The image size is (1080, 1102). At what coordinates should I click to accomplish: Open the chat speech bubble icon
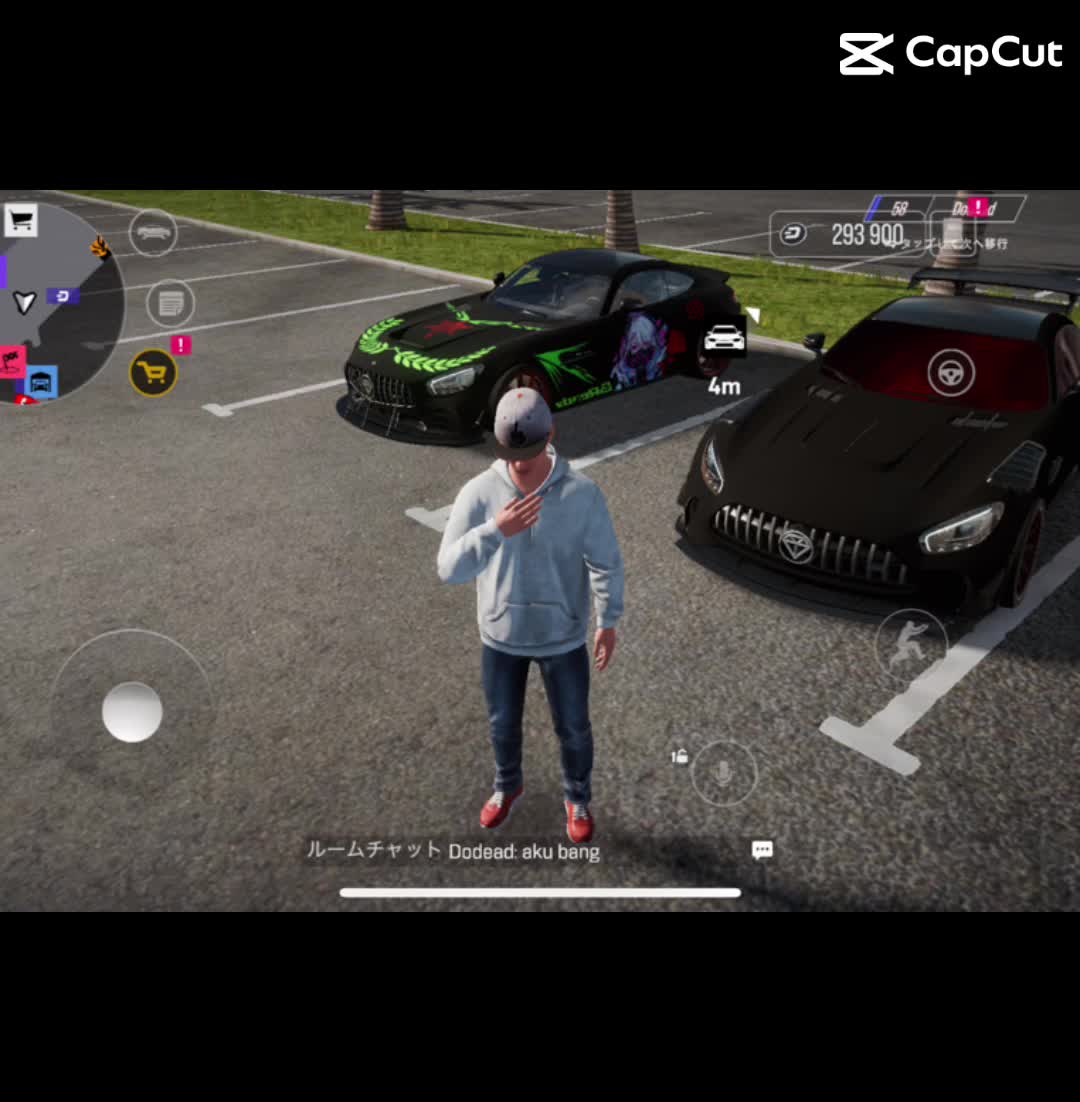(762, 850)
